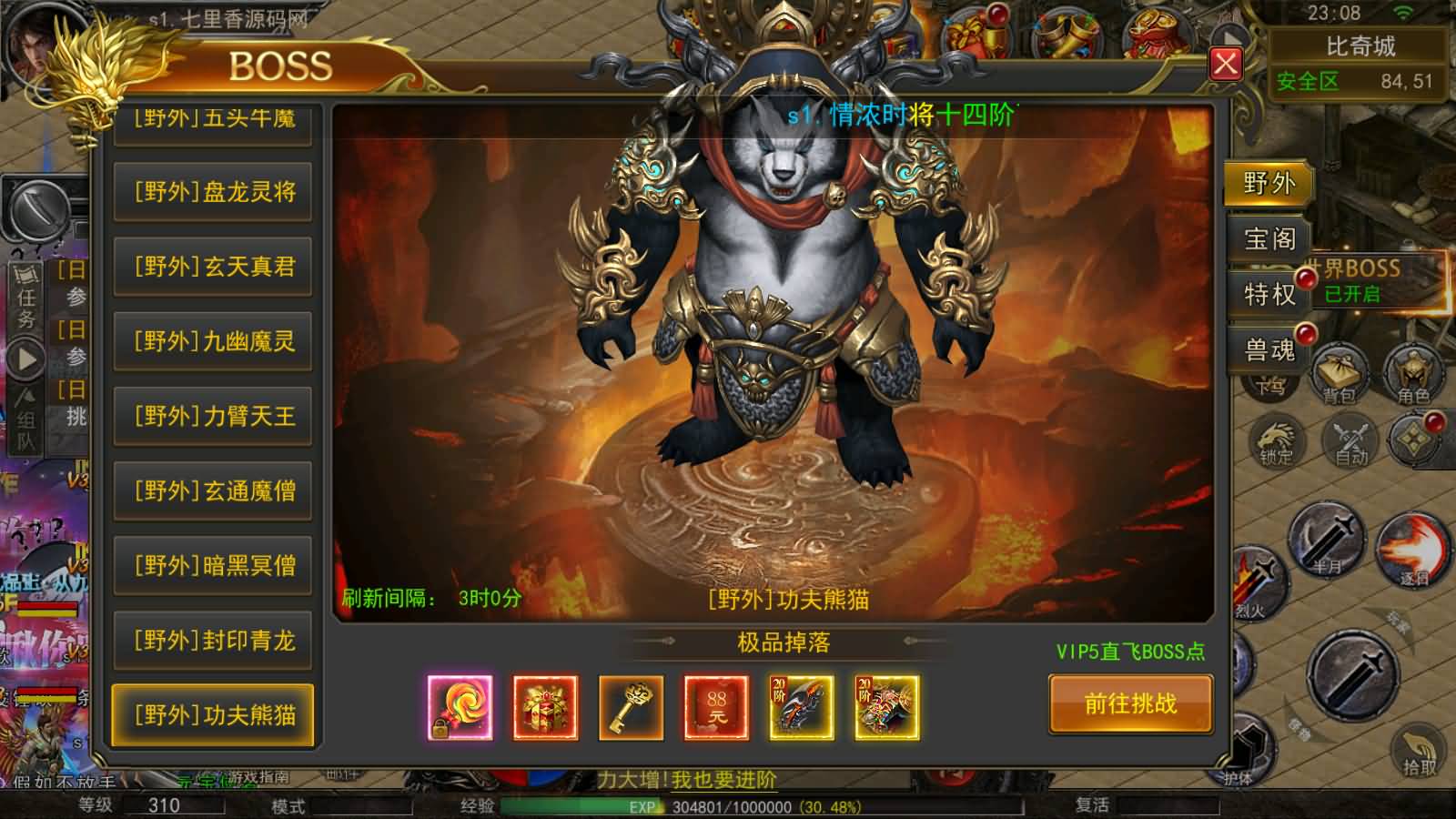Open [野外]玄通魔僧 boss details

214,490
